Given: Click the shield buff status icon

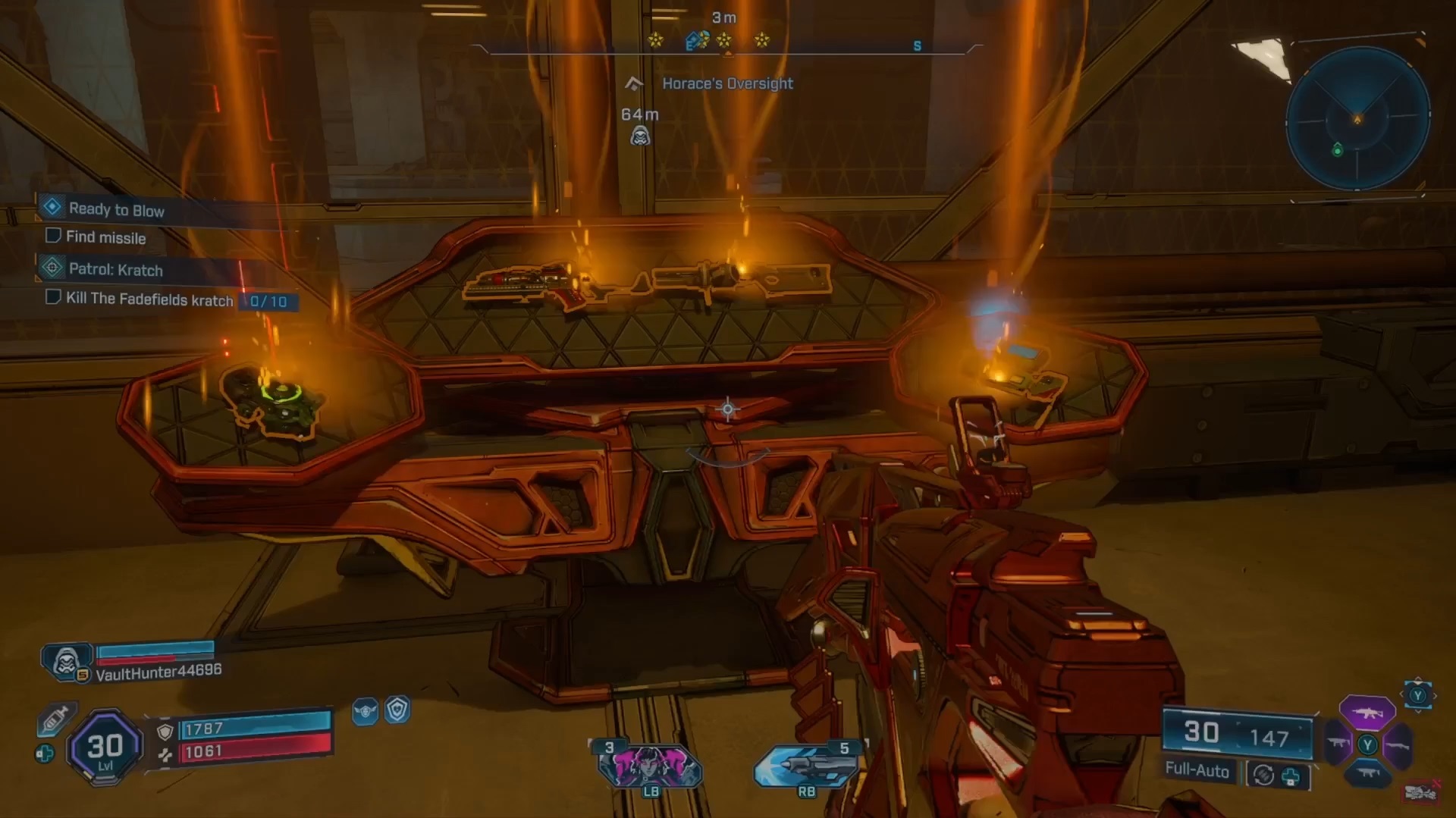Looking at the screenshot, I should pos(397,710).
